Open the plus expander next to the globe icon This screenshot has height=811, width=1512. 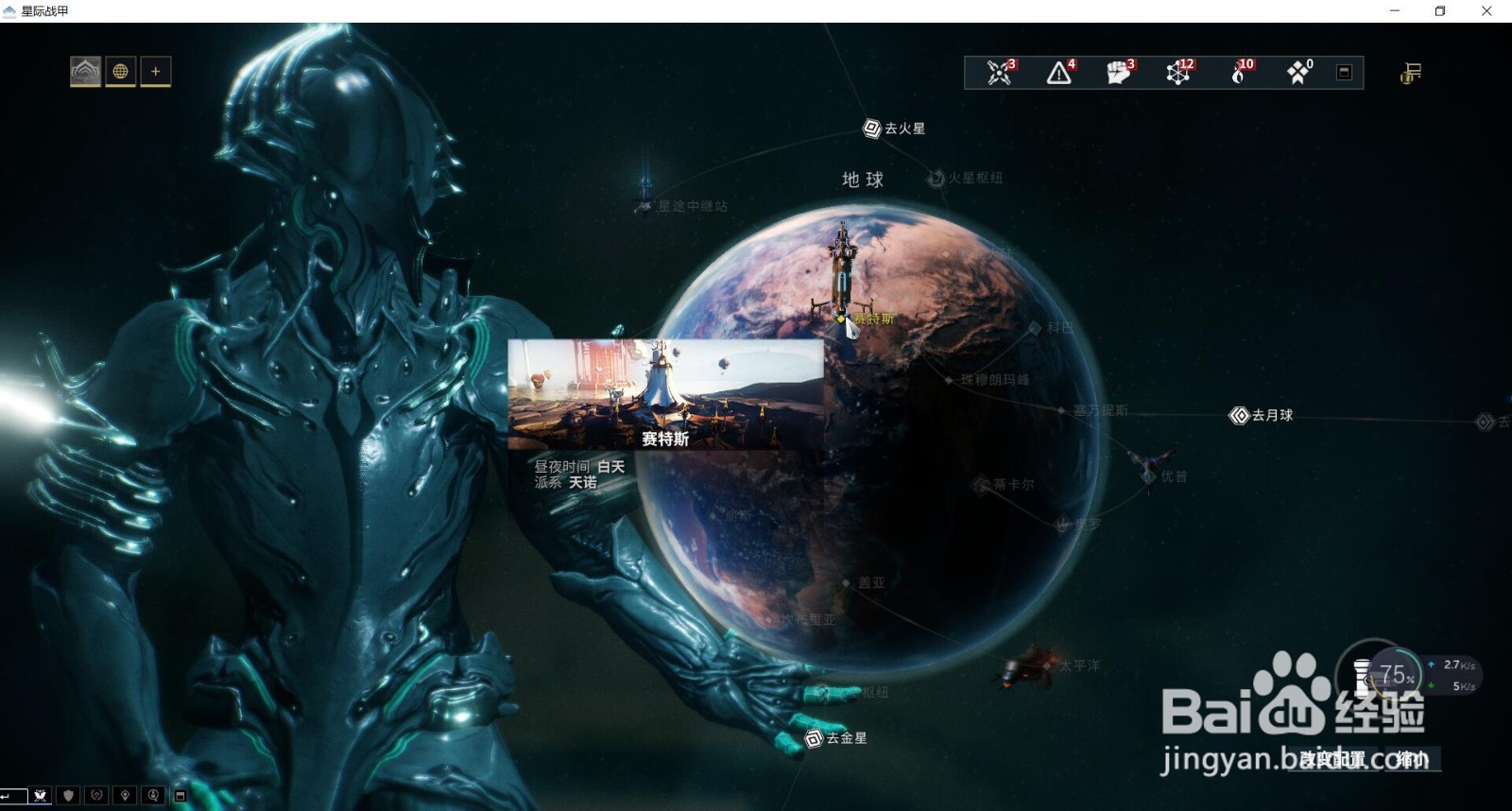pos(156,70)
